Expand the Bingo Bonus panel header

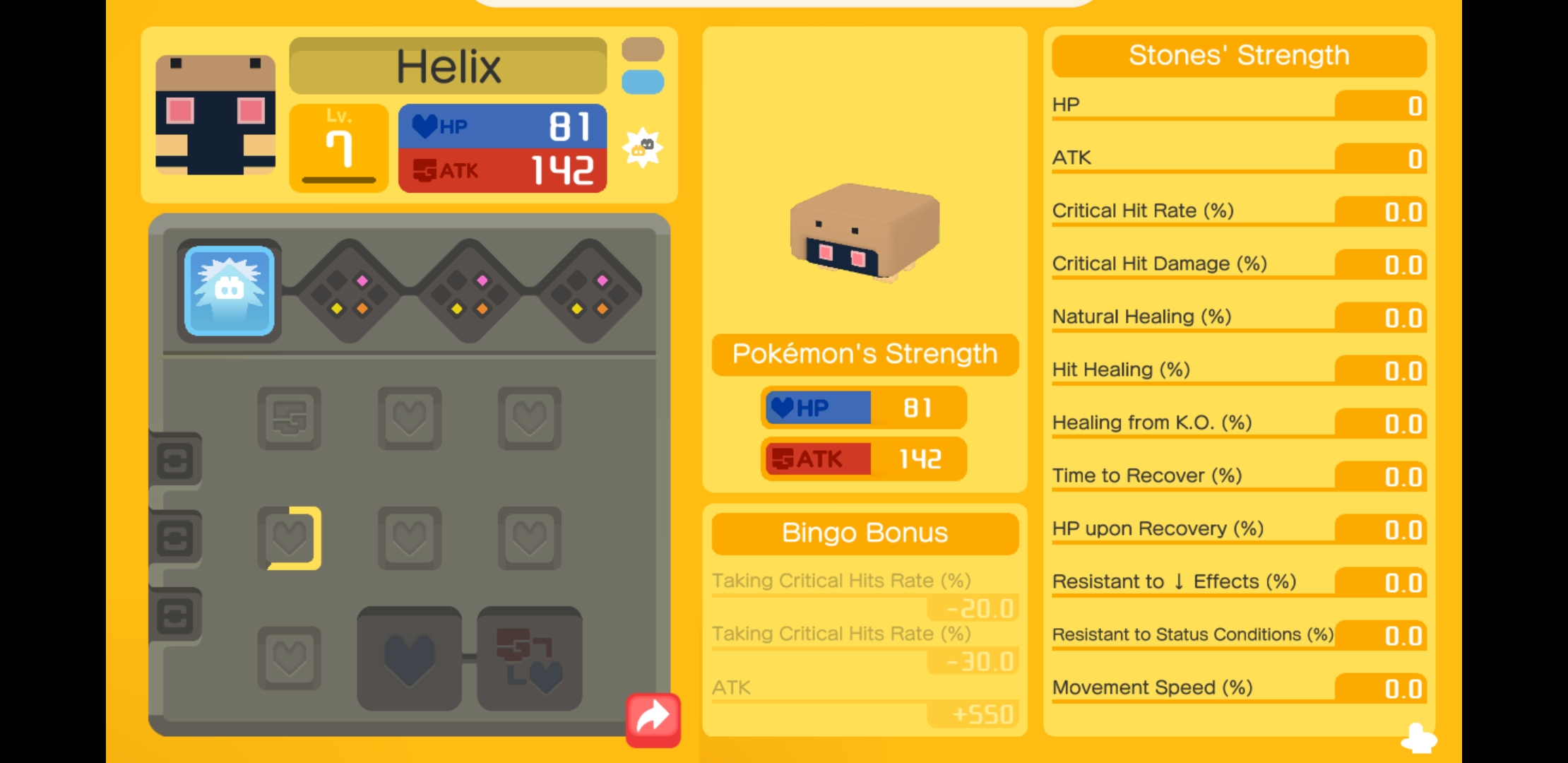[x=863, y=533]
